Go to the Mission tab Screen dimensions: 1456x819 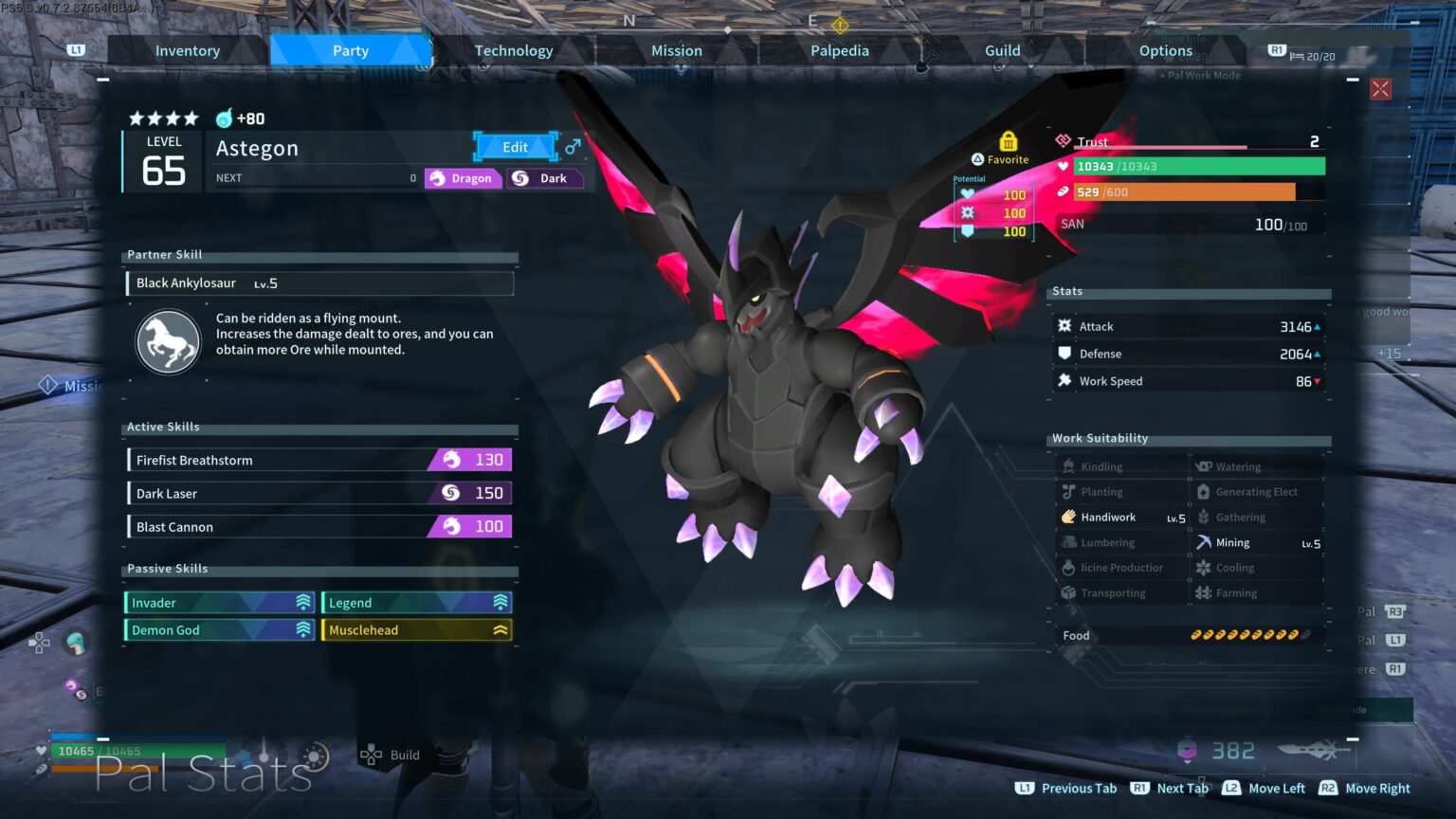tap(677, 51)
